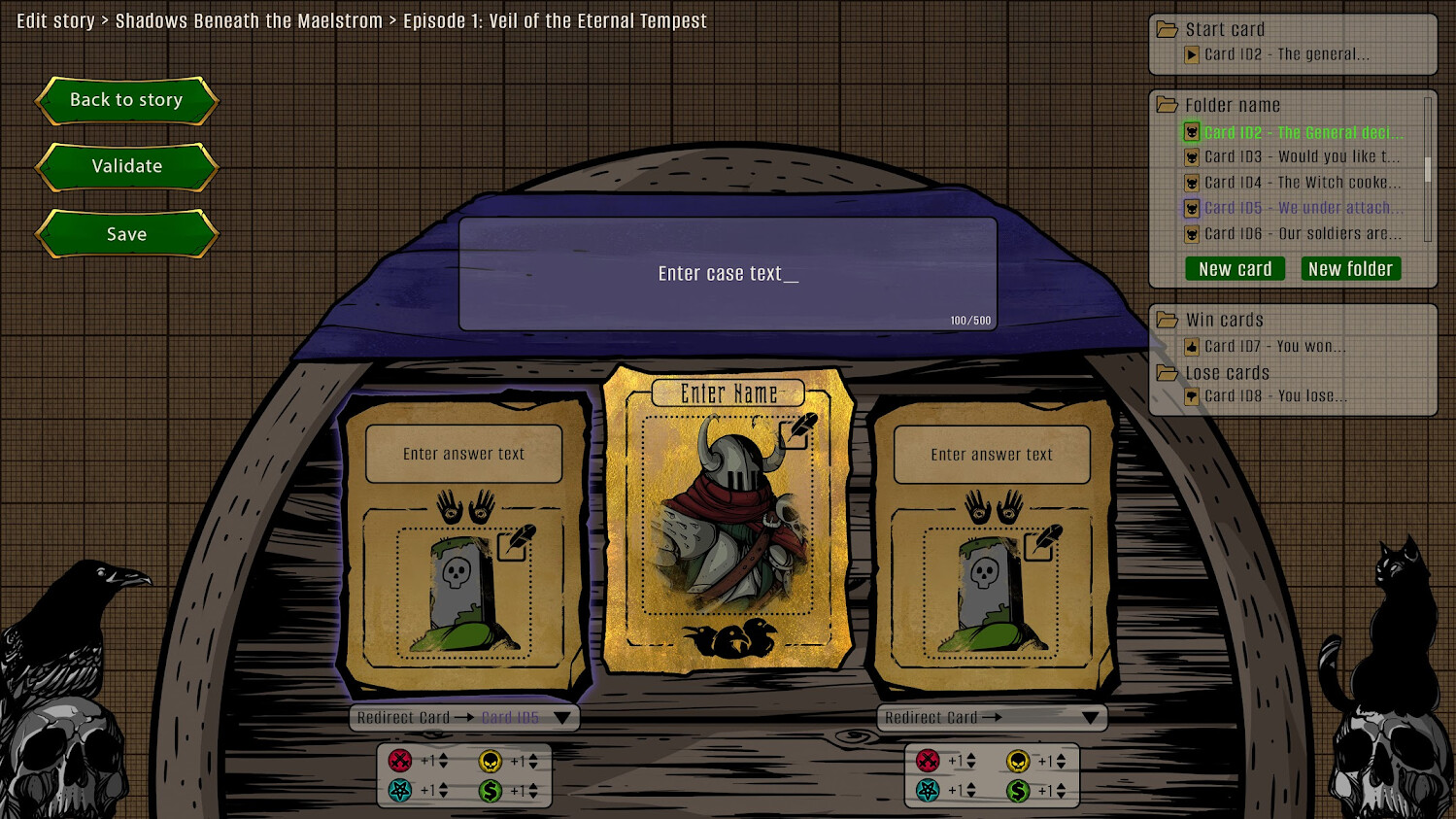Image resolution: width=1456 pixels, height=819 pixels.
Task: Click the play icon beside Card ID2 under Start card
Action: (1192, 54)
